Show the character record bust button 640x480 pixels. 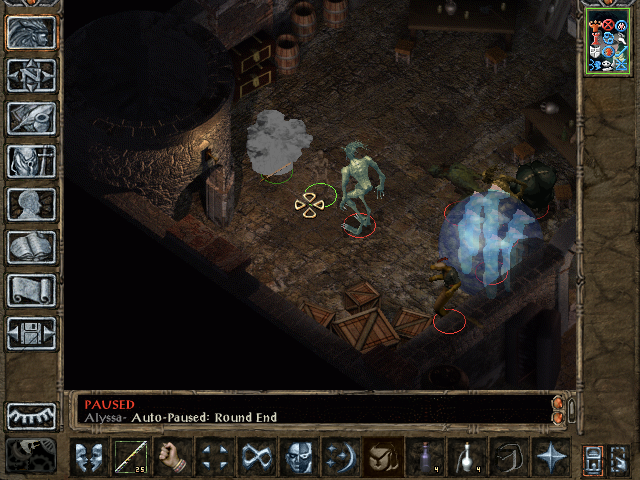31,204
